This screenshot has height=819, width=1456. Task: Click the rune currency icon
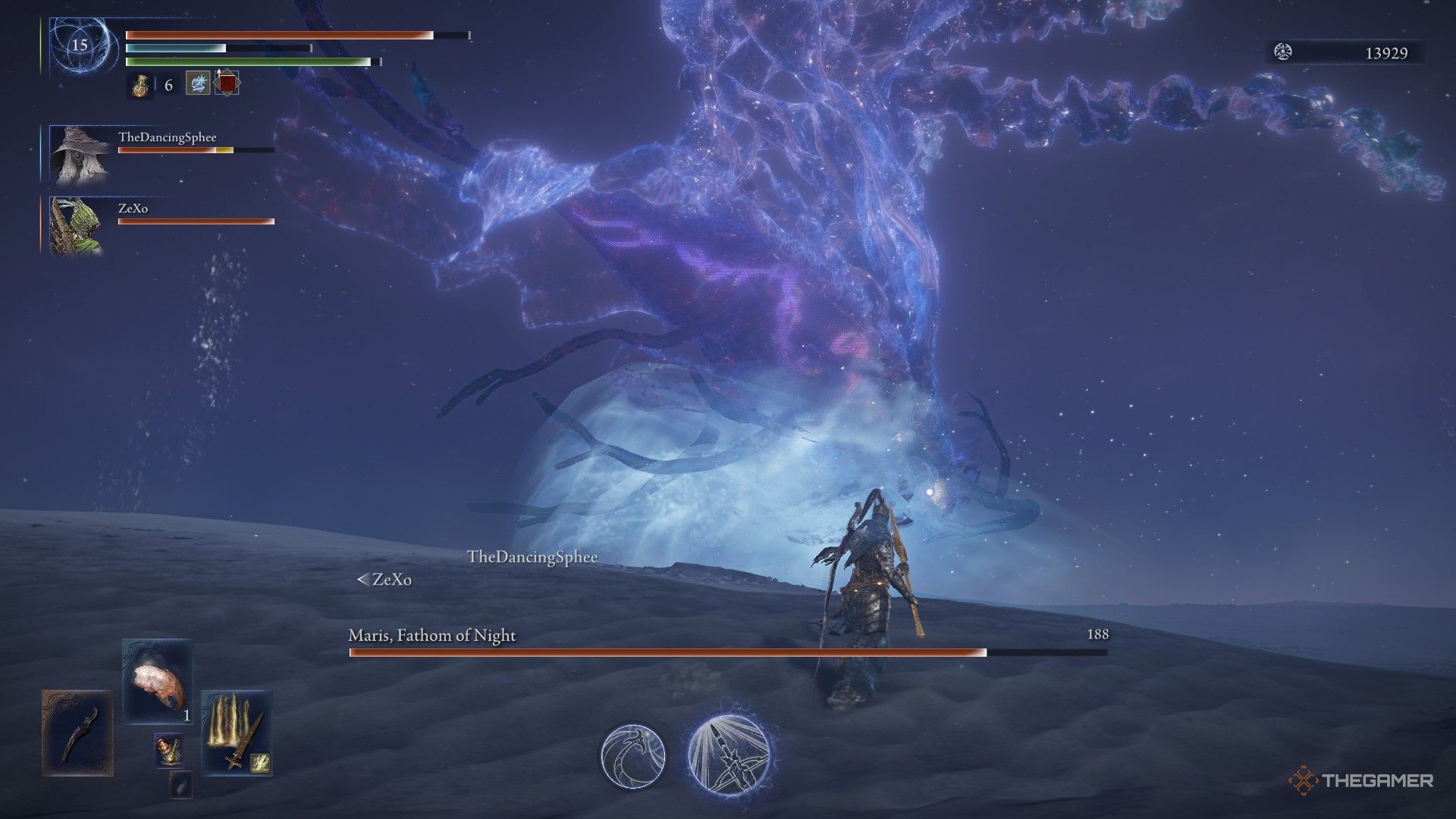pos(1283,52)
